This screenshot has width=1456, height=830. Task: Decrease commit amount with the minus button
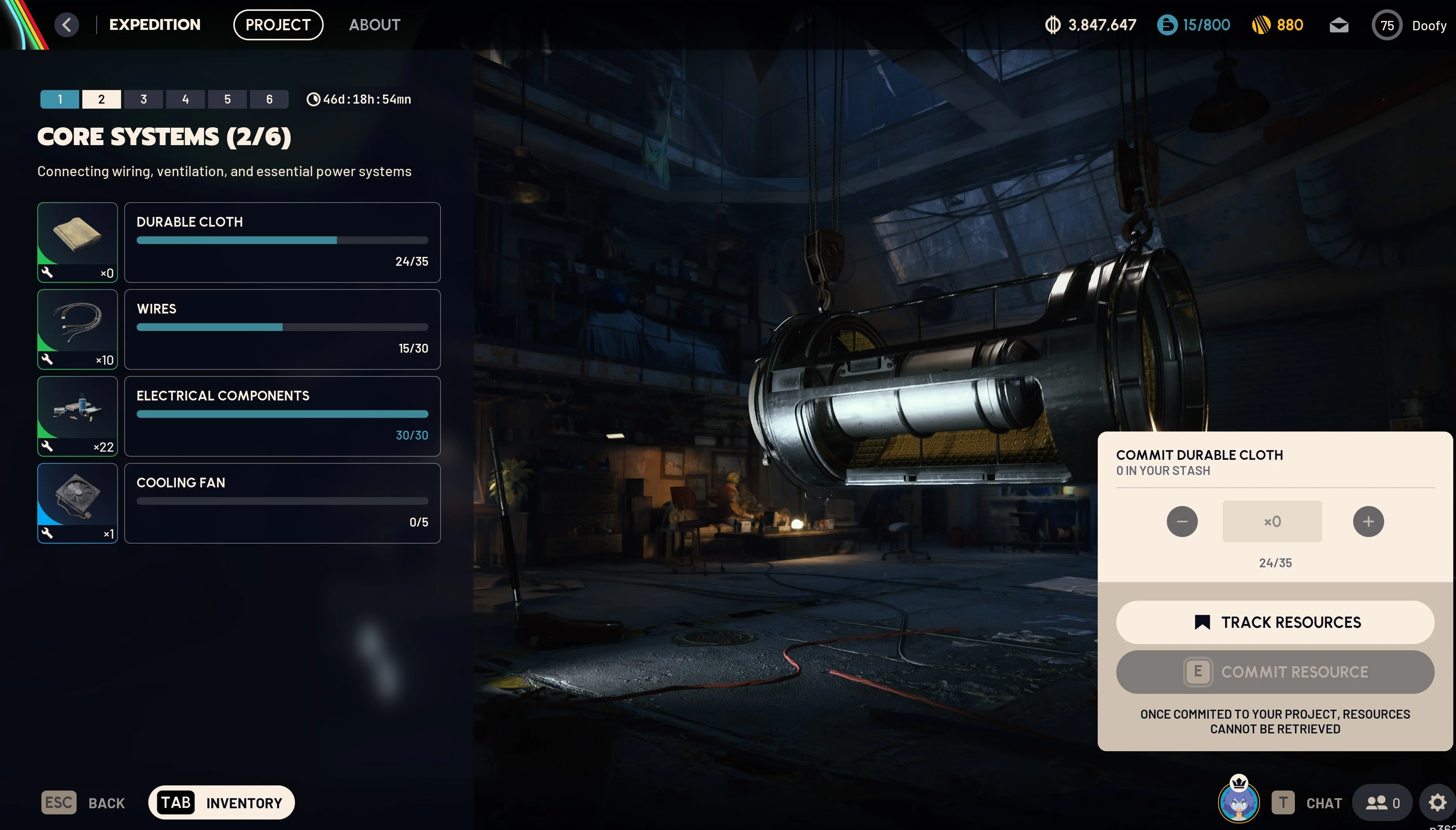1182,522
